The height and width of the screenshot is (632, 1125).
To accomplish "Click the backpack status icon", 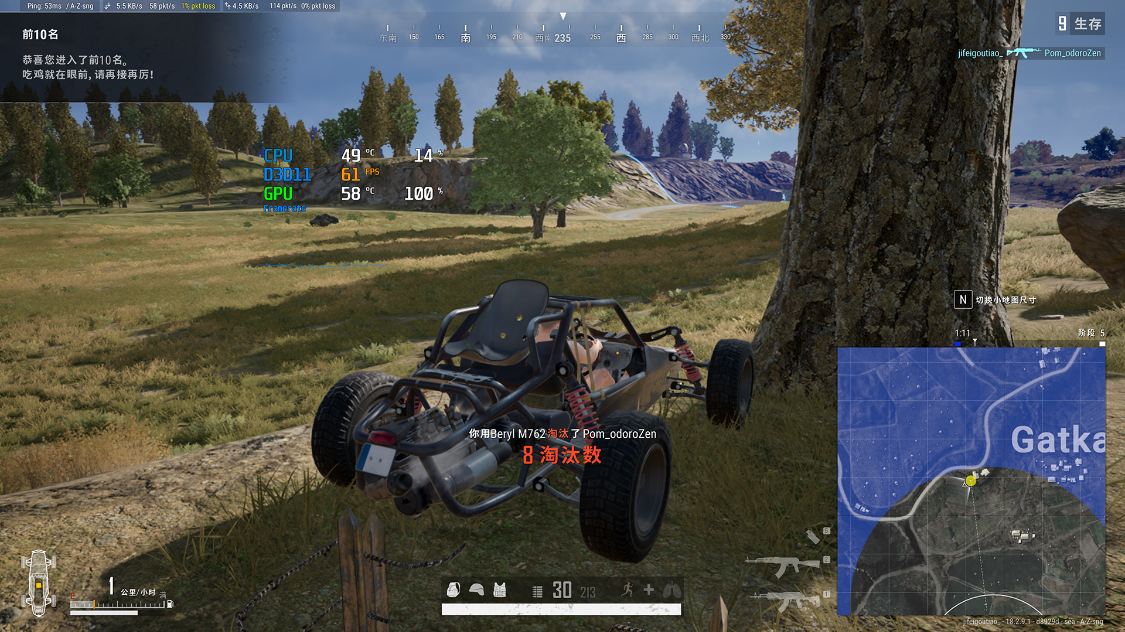I will 453,590.
